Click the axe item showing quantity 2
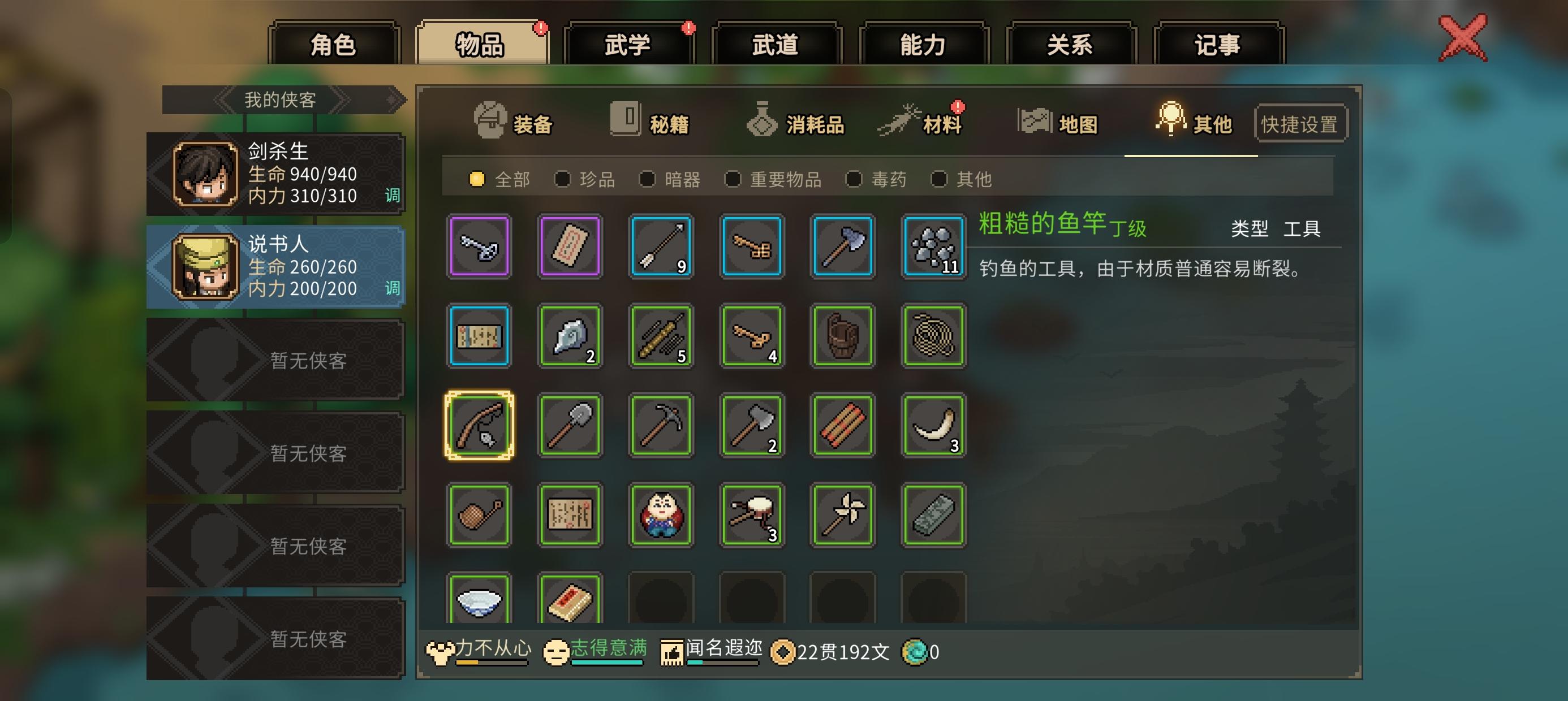Image resolution: width=1568 pixels, height=701 pixels. 751,426
